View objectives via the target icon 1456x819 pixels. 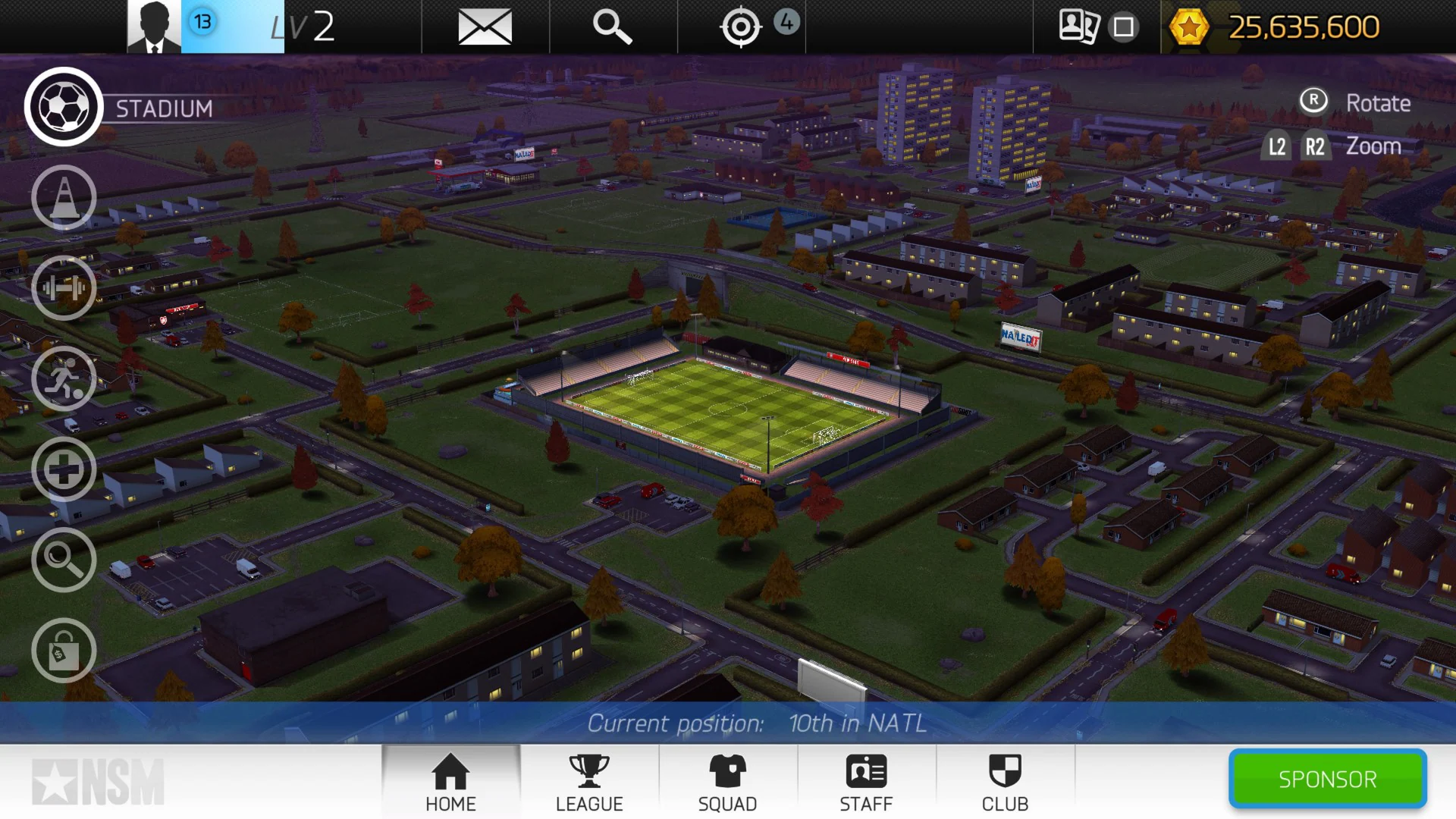tap(742, 27)
